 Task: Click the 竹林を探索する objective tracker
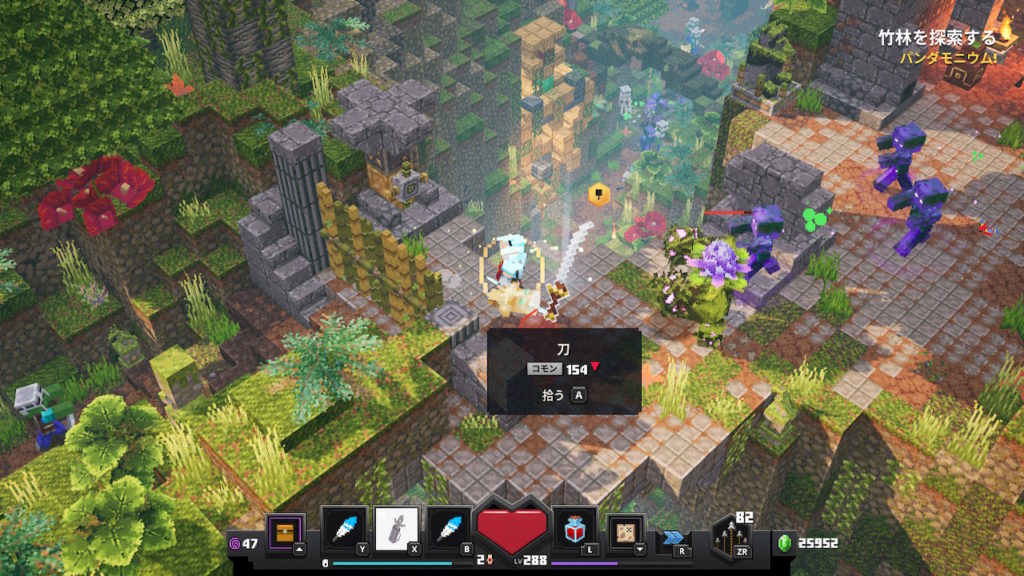[936, 38]
